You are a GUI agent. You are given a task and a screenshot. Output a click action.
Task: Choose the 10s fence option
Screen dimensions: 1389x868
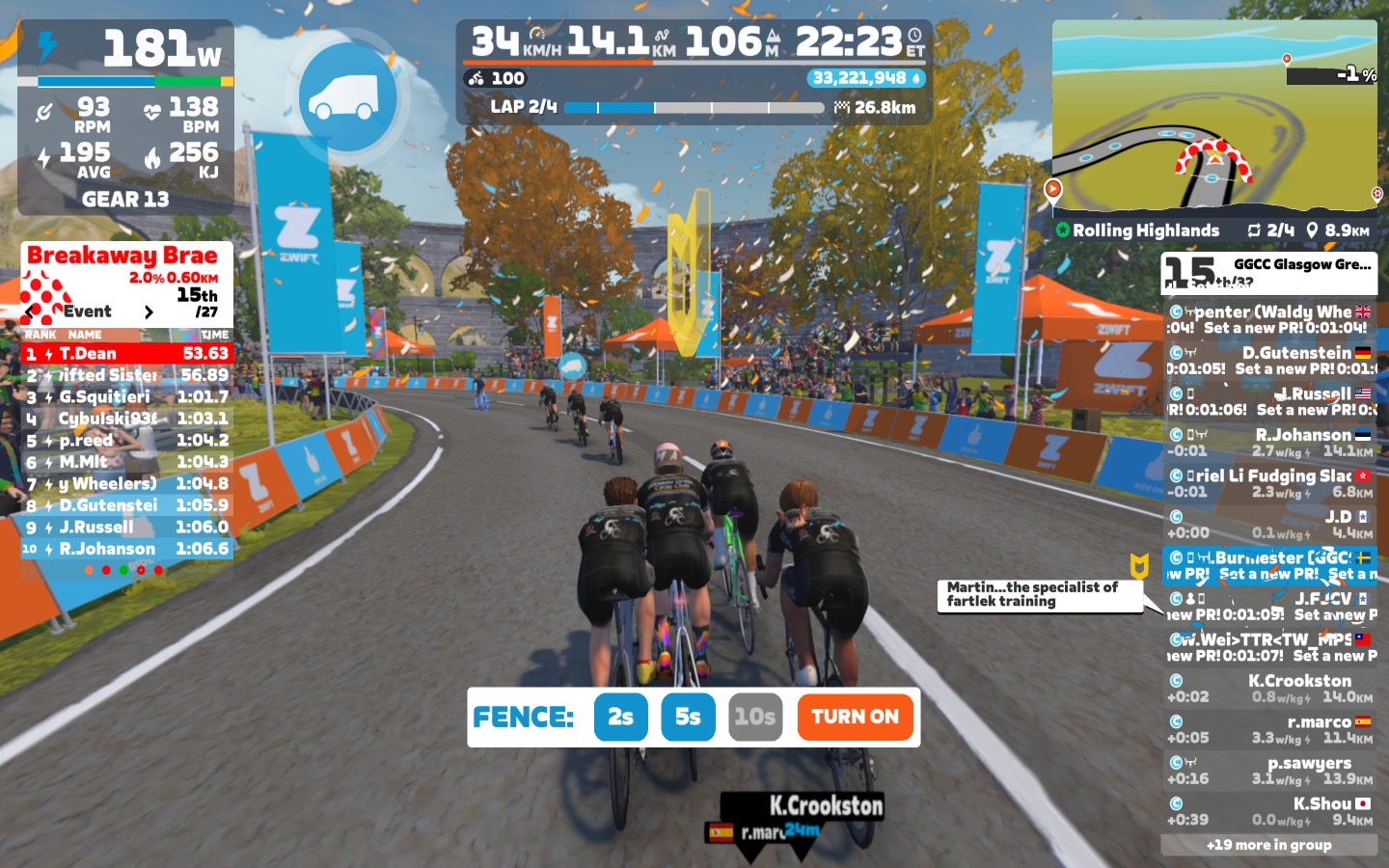coord(754,717)
